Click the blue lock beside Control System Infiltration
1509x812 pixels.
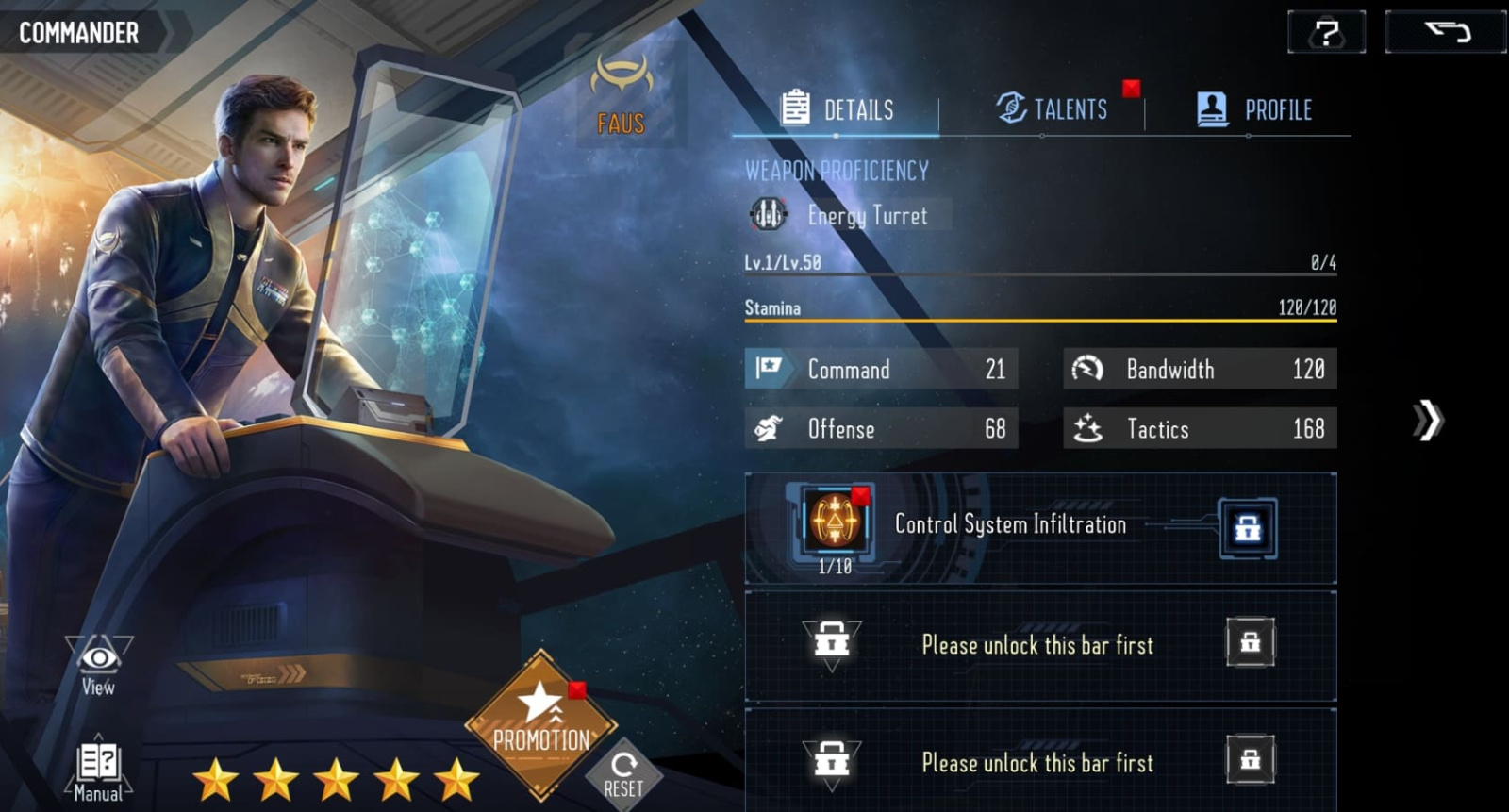click(x=1248, y=528)
